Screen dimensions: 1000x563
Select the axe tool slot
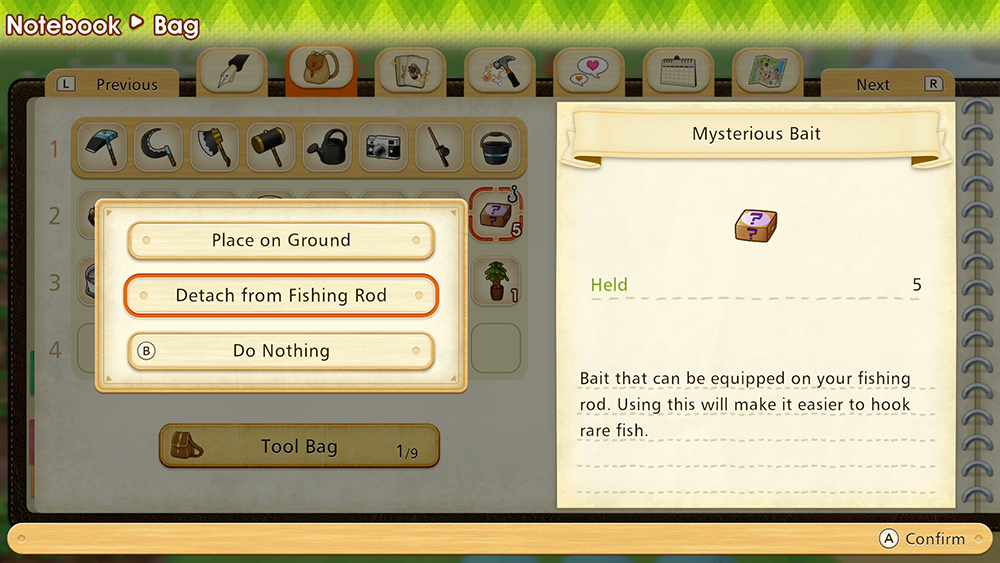[x=216, y=148]
